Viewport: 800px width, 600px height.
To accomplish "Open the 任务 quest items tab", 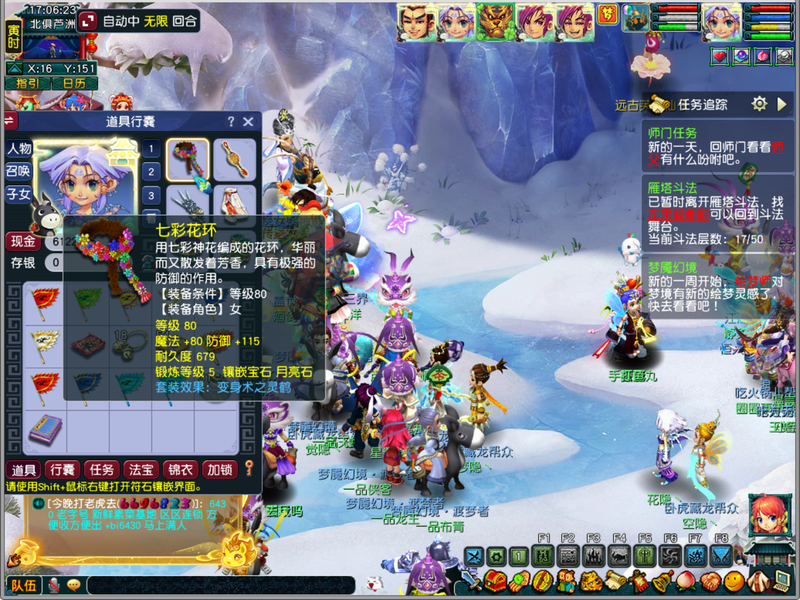I will tap(101, 469).
